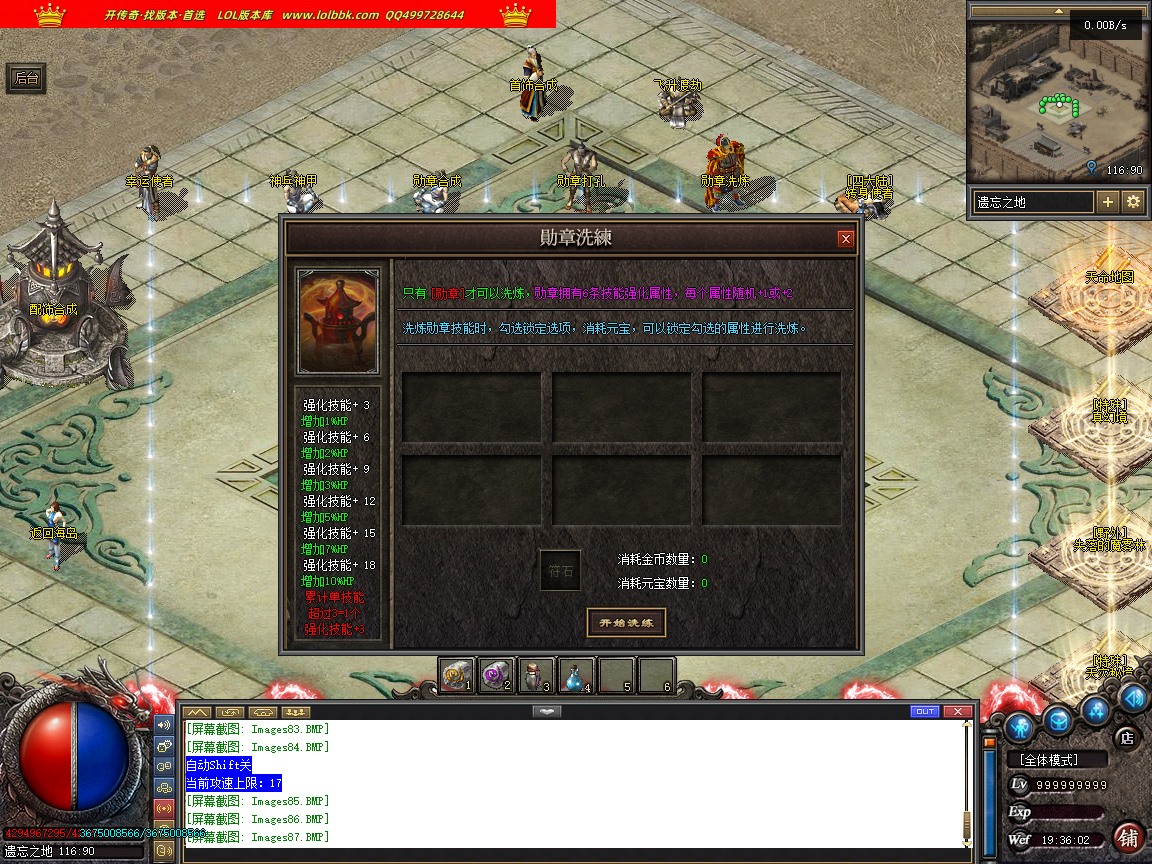
Task: Click the blue OUT button on chat
Action: pos(925,712)
